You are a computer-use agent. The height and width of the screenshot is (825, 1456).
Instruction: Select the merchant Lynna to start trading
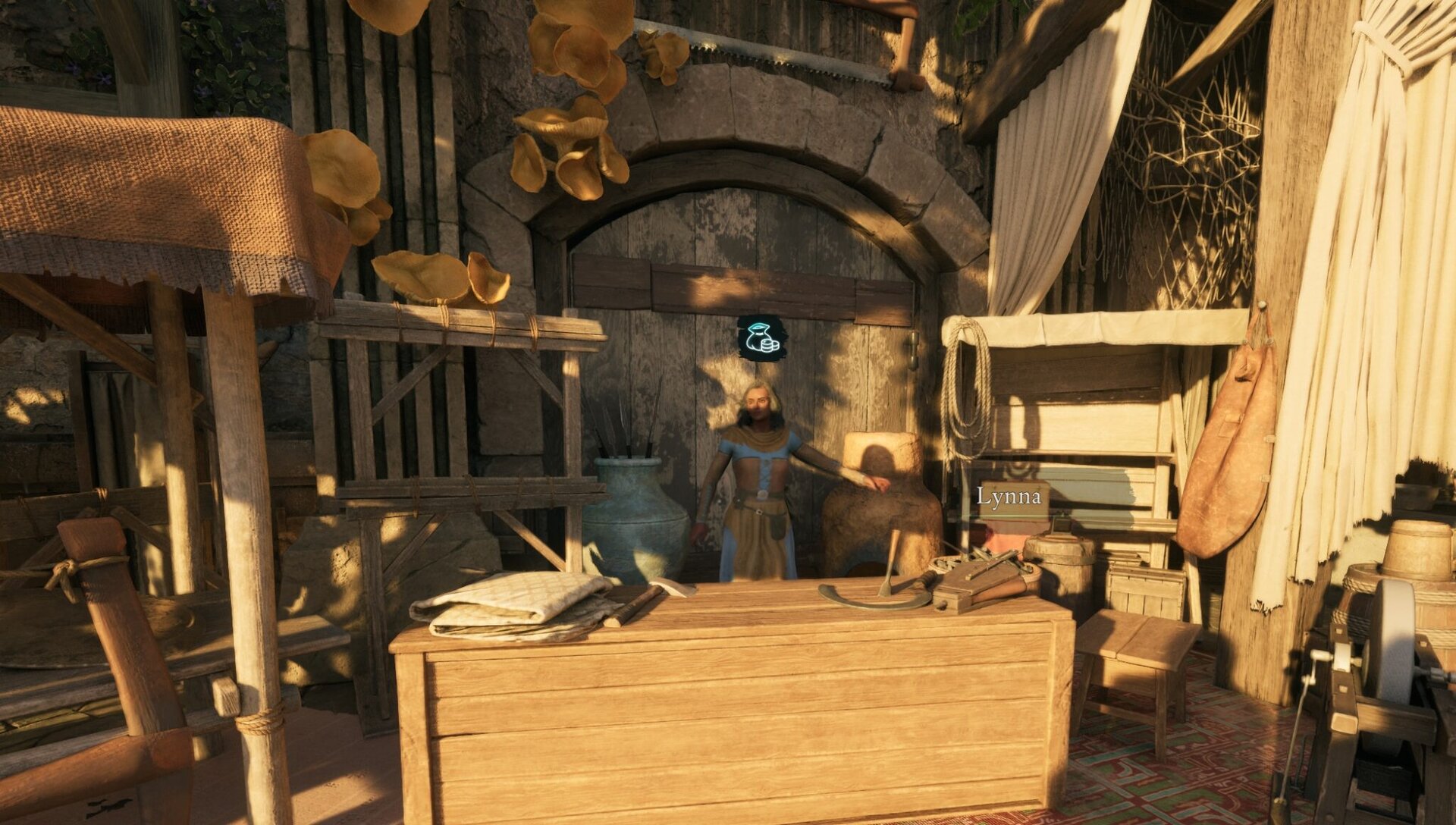pos(758,470)
